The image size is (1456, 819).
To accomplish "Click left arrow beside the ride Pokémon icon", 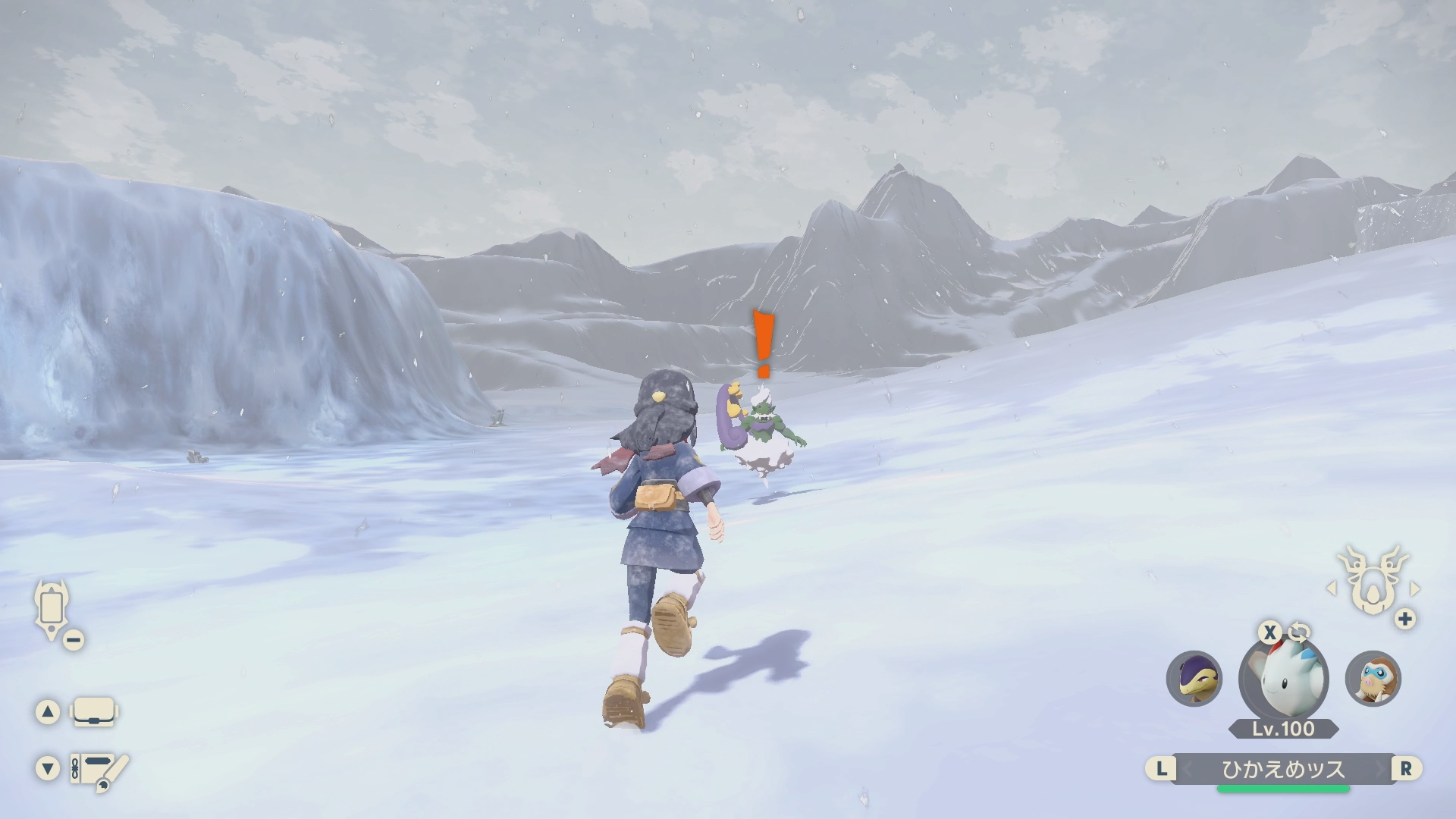I will tap(1331, 588).
